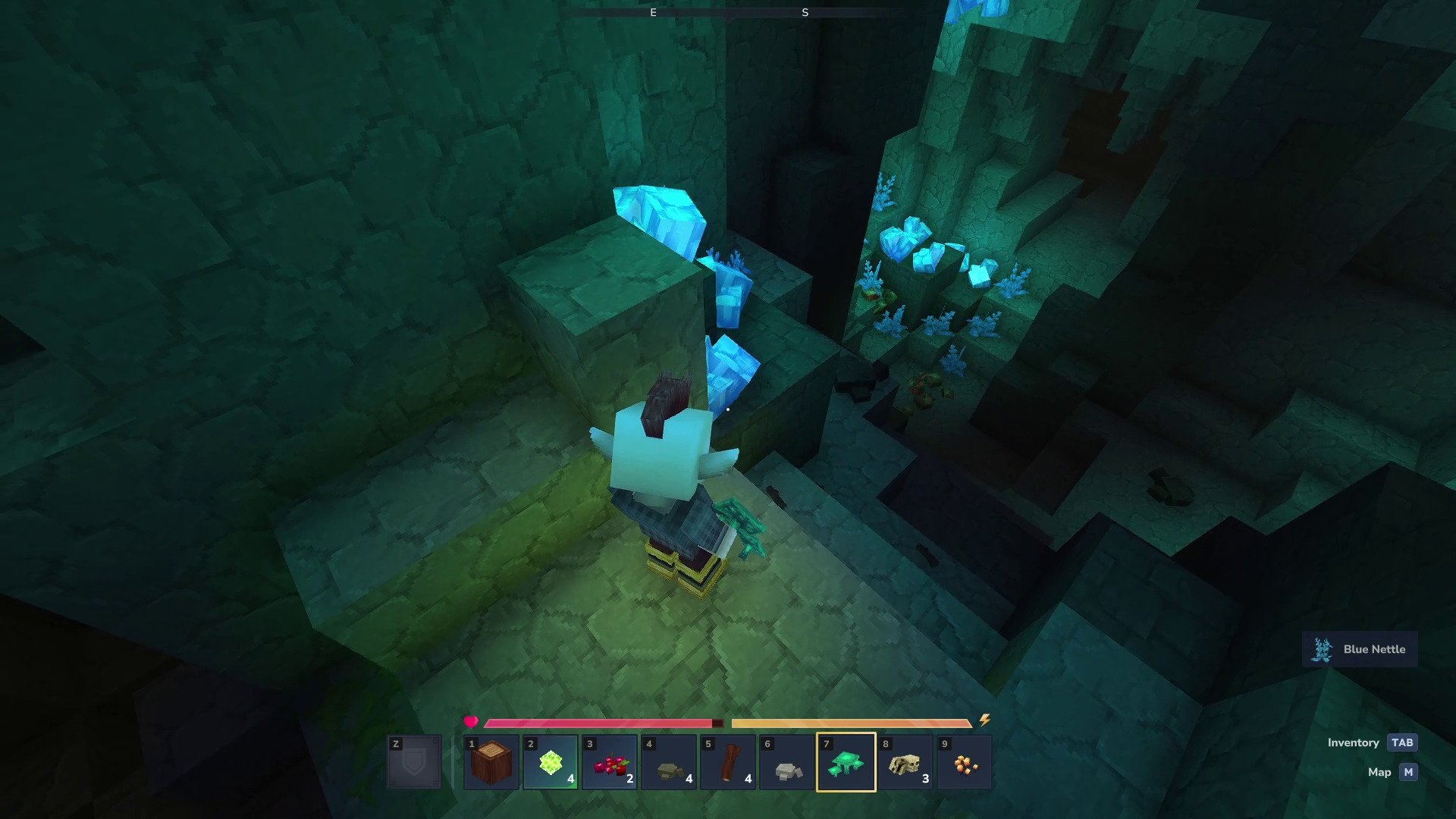Pick the olive-brown rubble slot

pos(669,762)
